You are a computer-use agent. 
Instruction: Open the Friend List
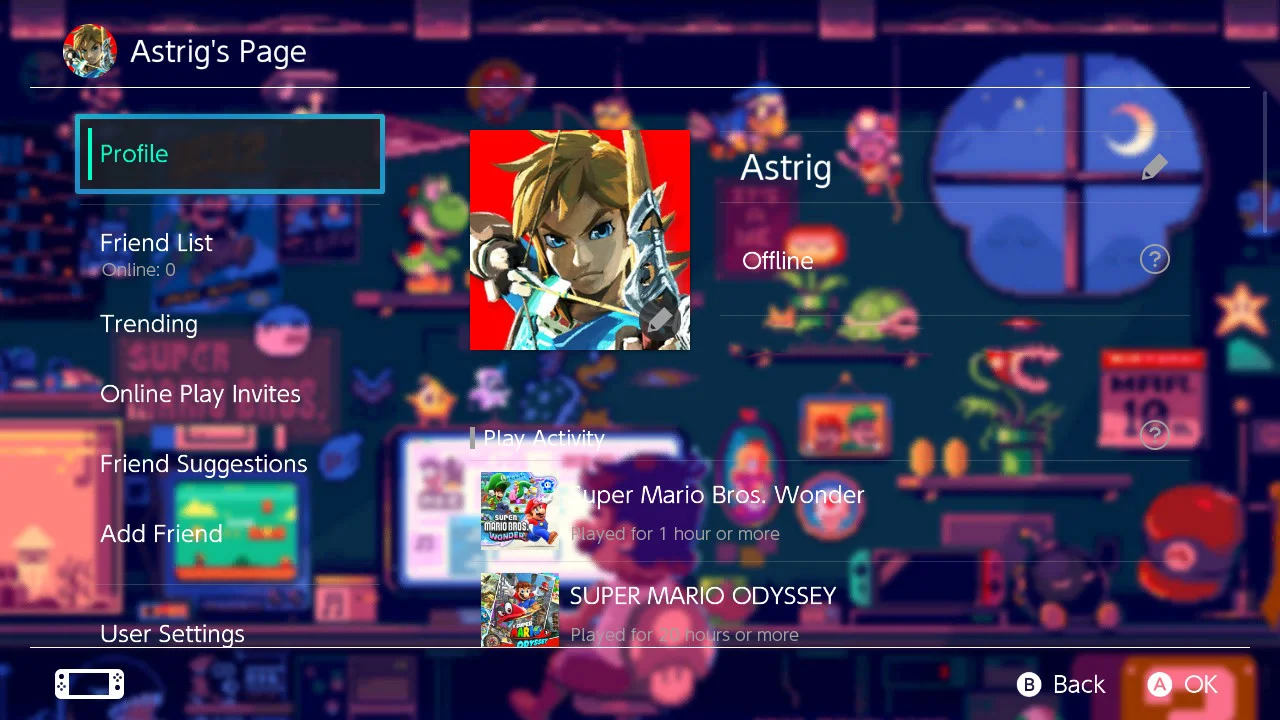[x=157, y=243]
